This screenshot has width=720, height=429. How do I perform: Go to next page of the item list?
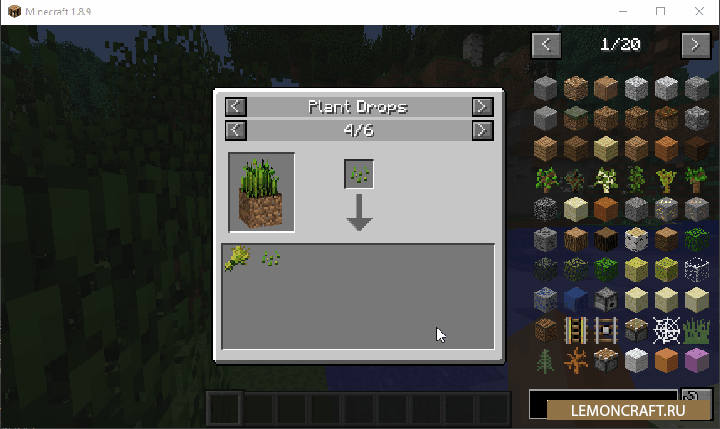695,45
